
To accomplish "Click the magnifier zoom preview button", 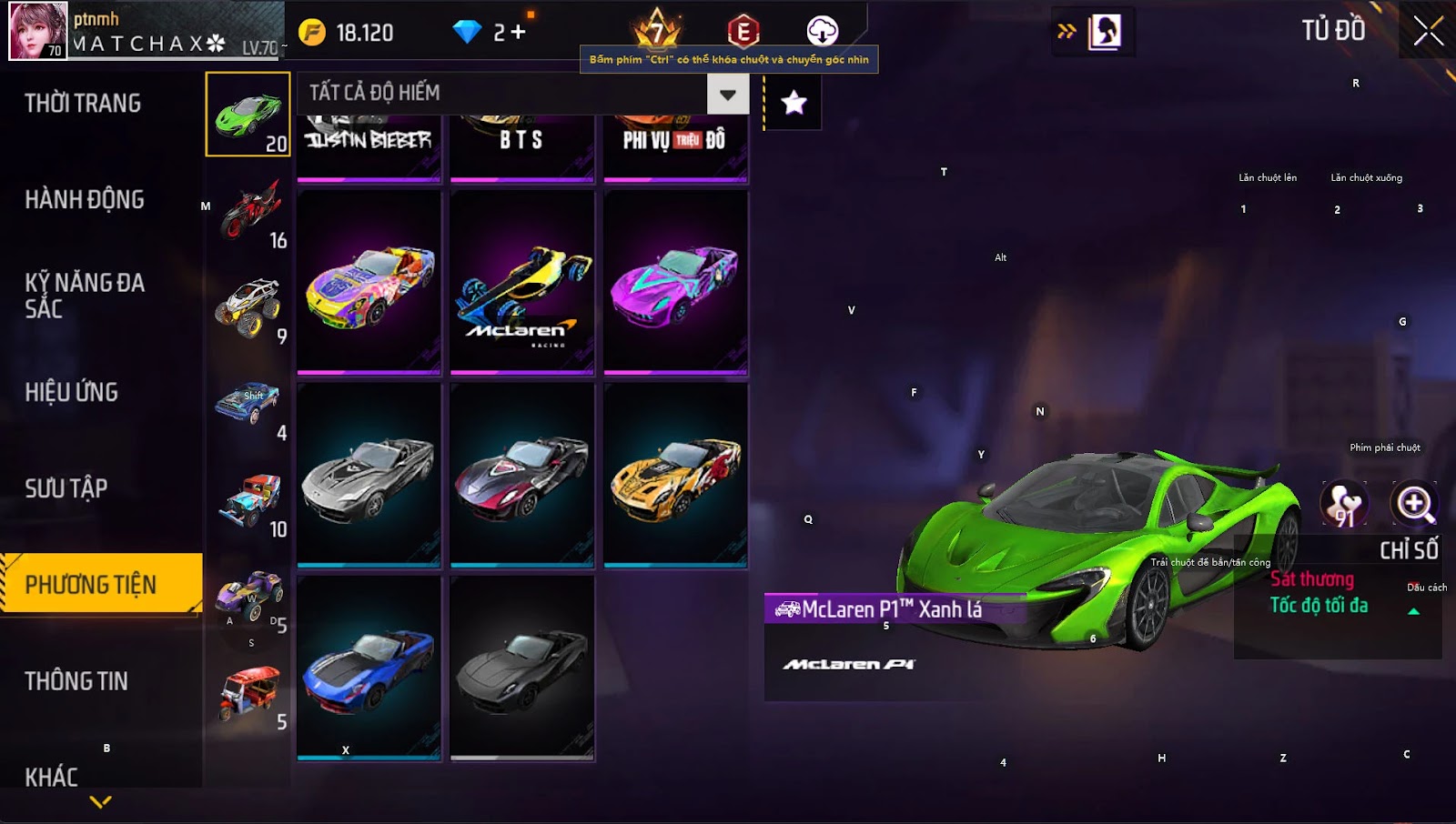I will point(1414,503).
